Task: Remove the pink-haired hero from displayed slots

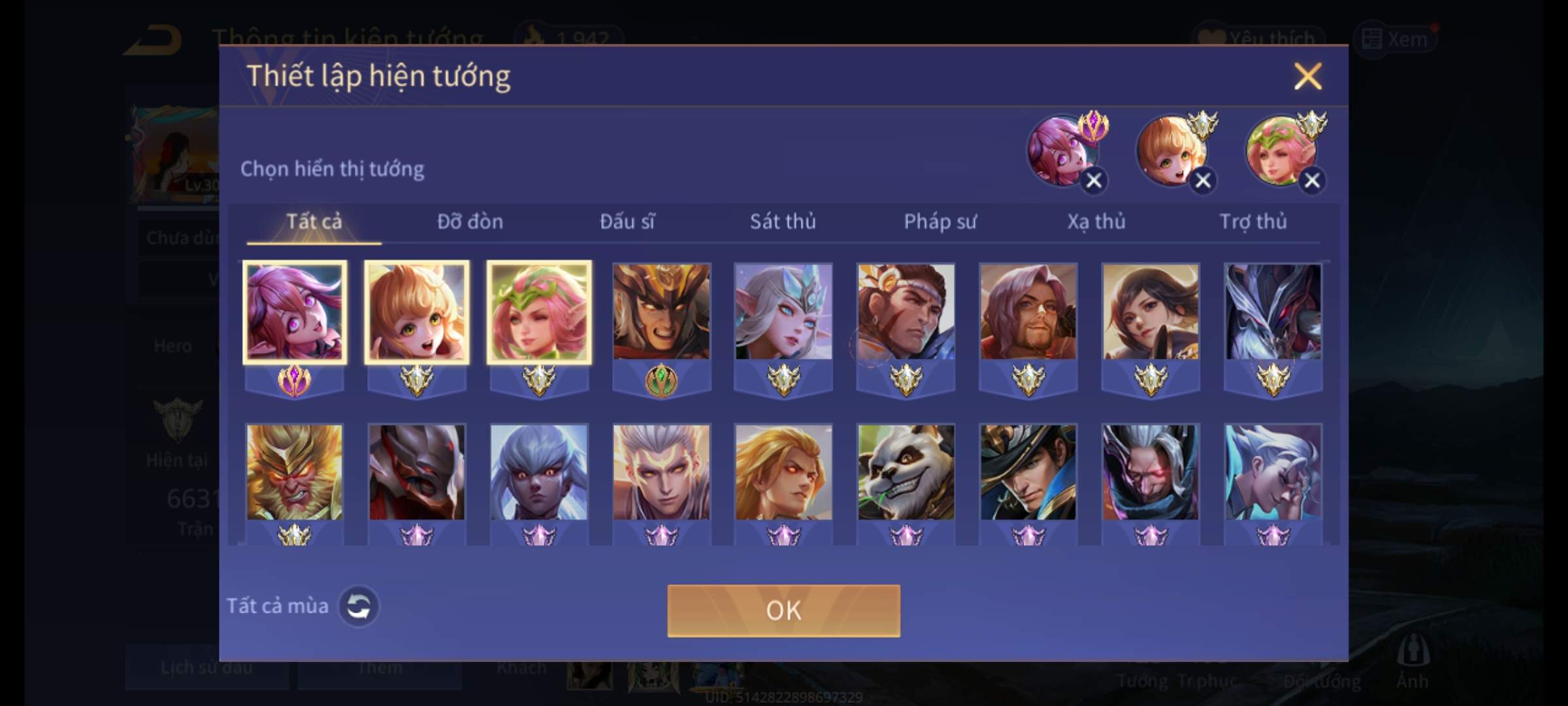Action: click(x=1094, y=180)
